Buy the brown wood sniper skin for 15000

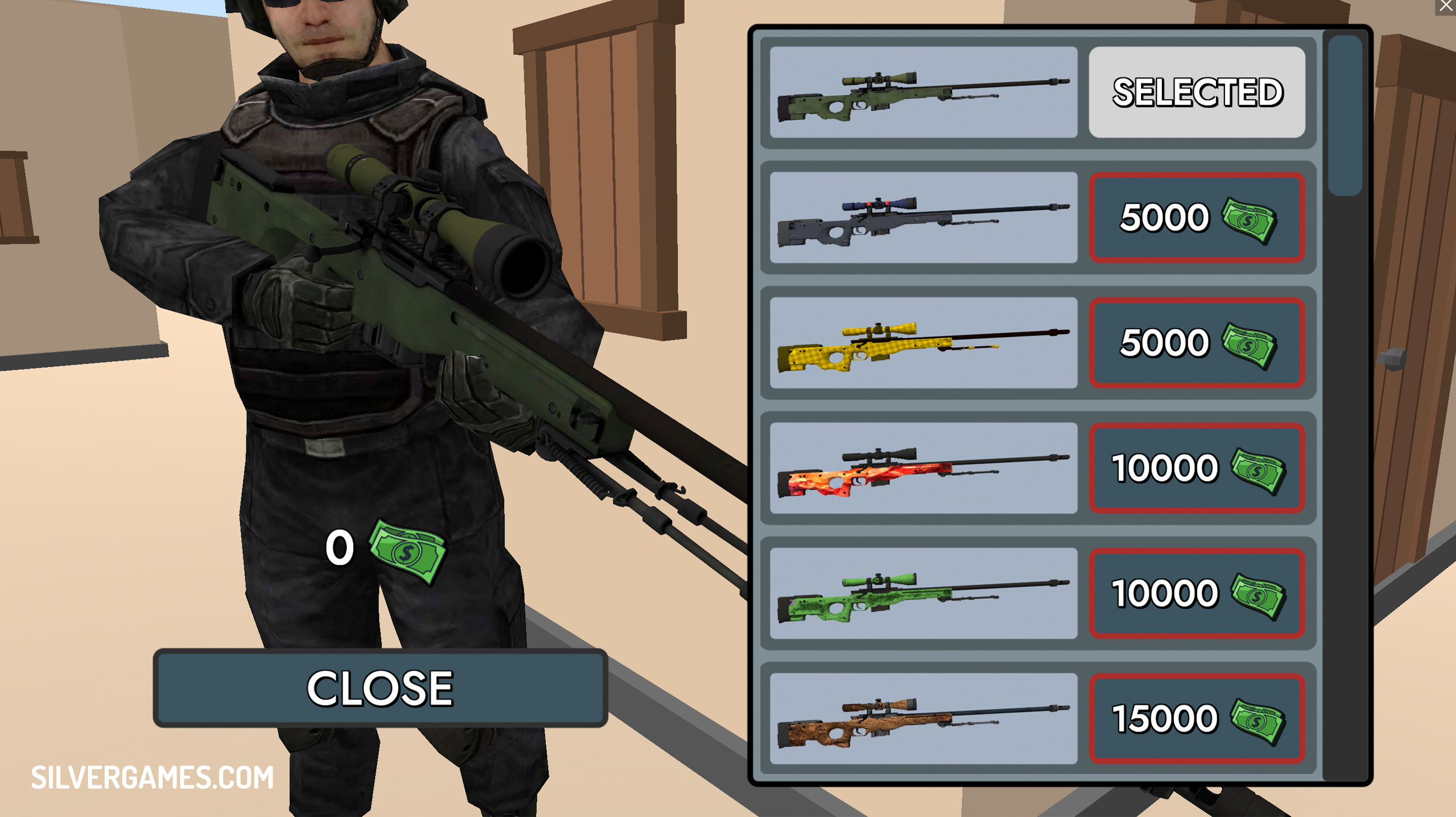(x=1197, y=718)
